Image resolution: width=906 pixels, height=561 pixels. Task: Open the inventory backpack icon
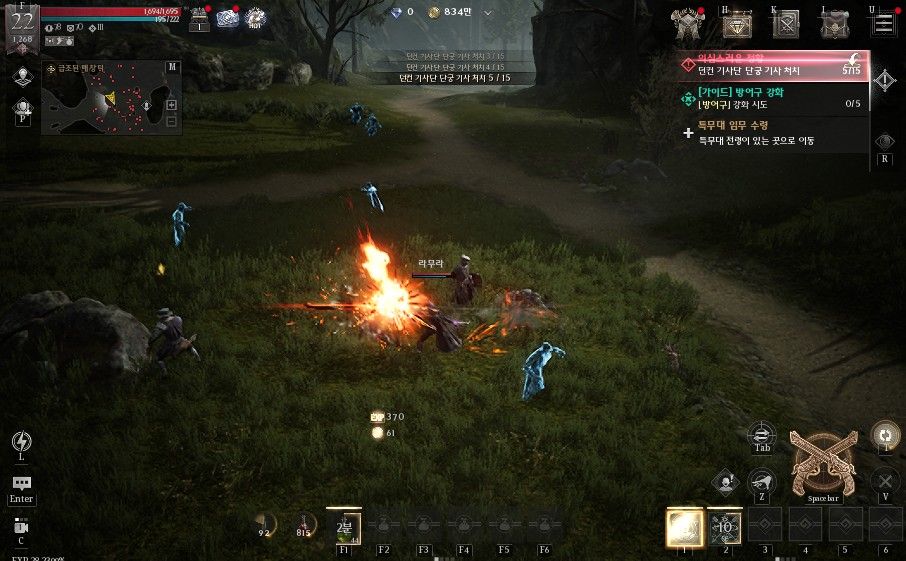coord(835,24)
